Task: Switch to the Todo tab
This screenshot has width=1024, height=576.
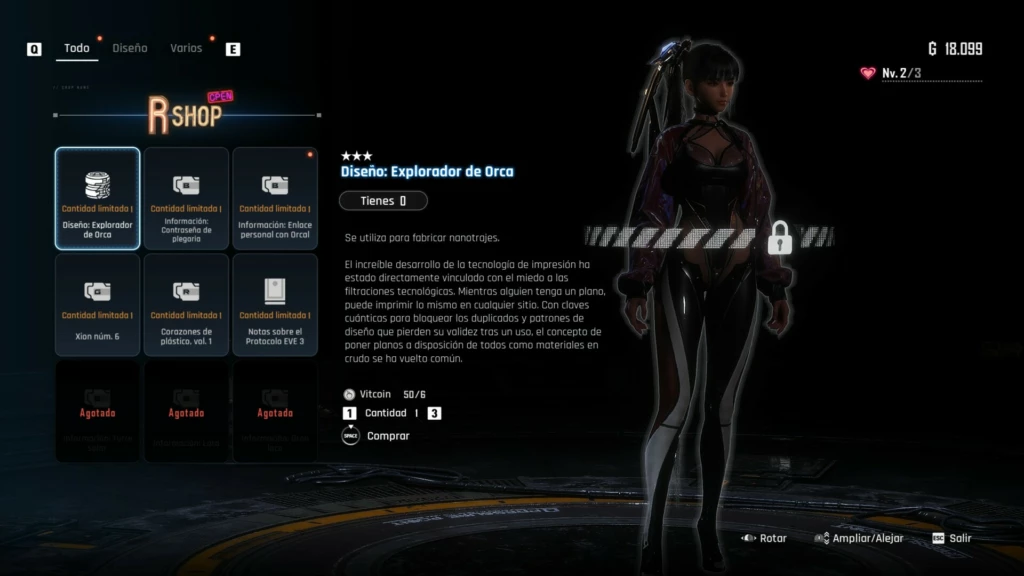Action: [77, 48]
